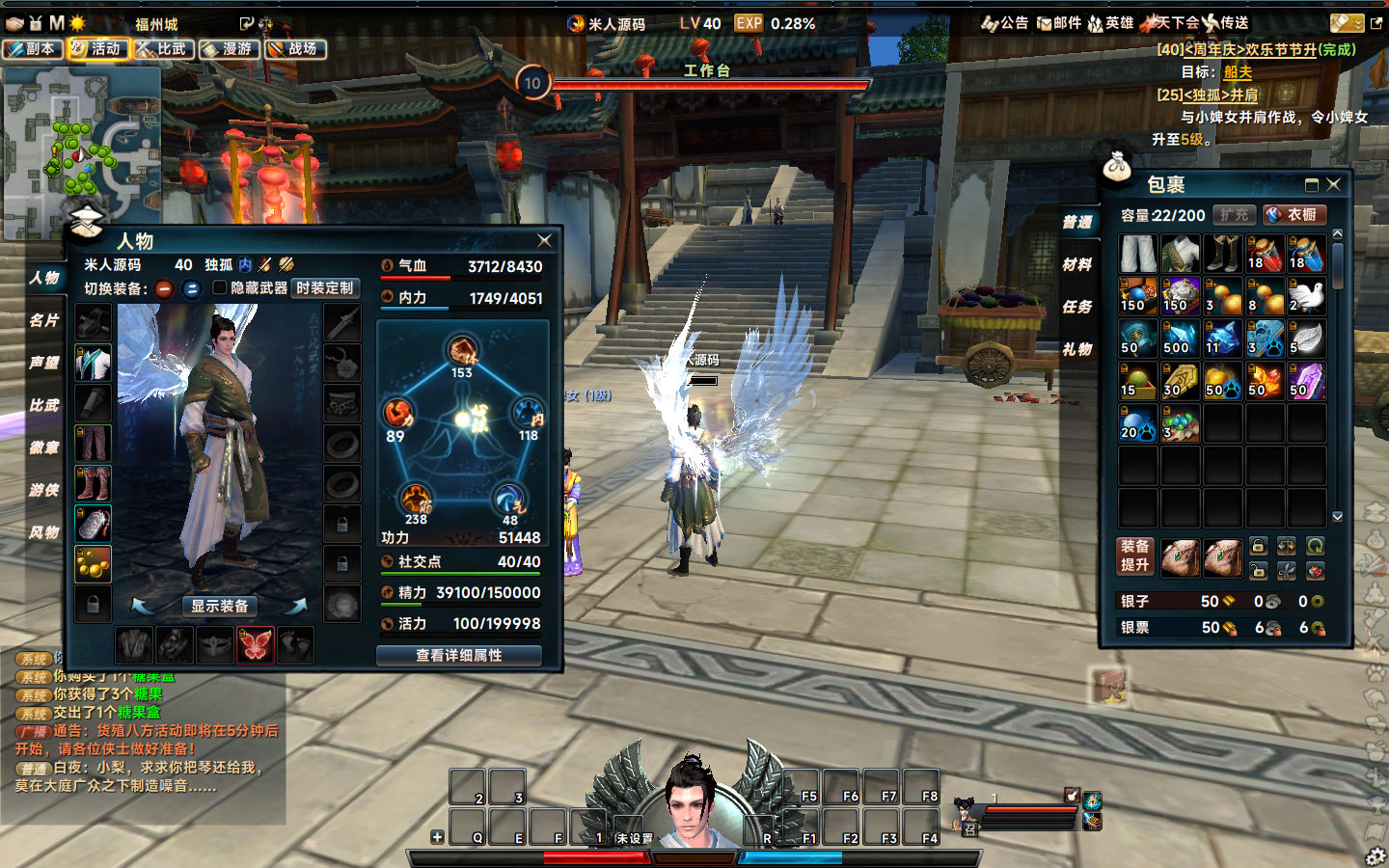Open the 邮件 mail menu
The height and width of the screenshot is (868, 1389).
pyautogui.click(x=1059, y=23)
